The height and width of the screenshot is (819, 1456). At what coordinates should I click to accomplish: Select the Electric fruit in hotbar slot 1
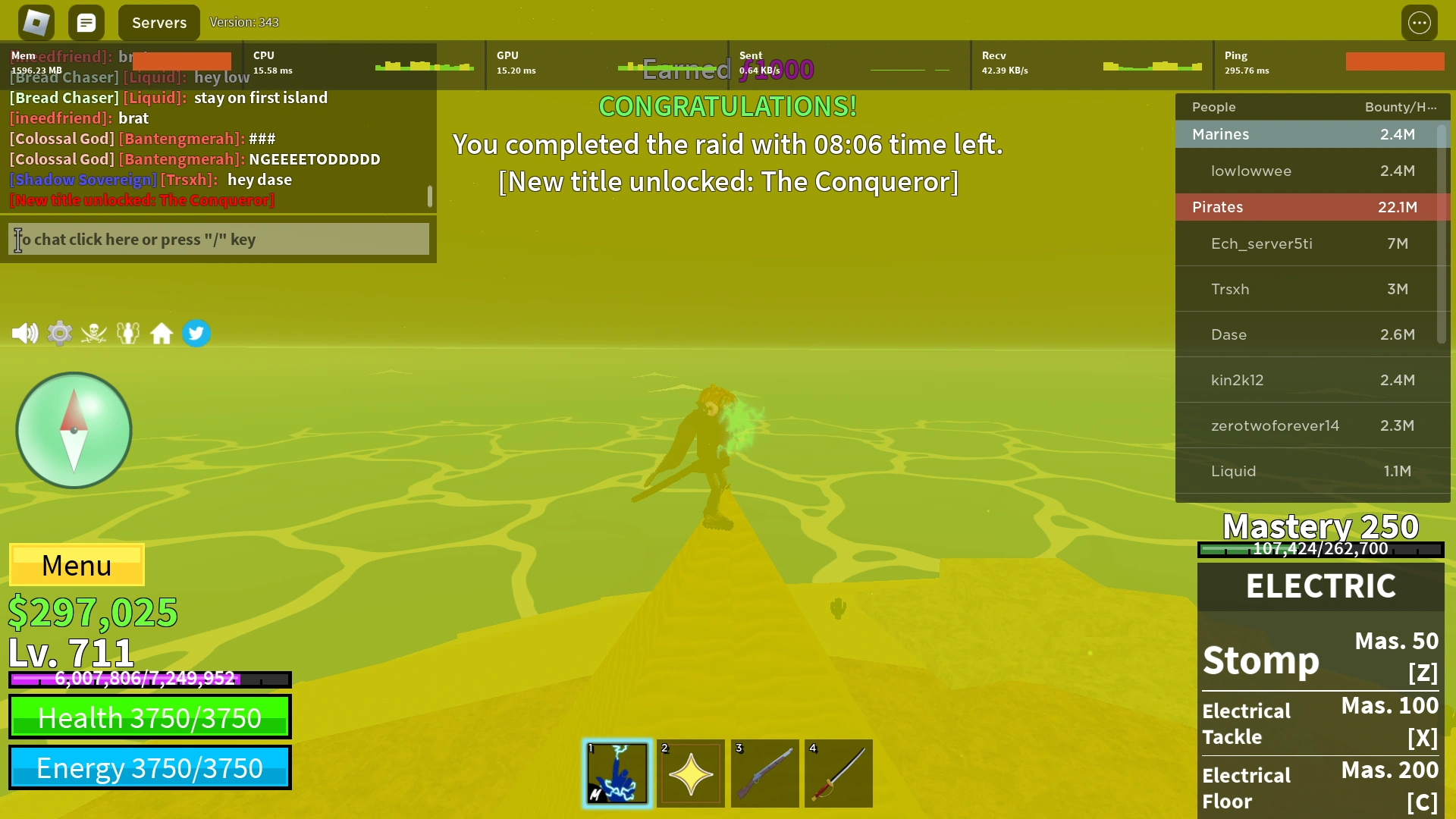[x=617, y=773]
